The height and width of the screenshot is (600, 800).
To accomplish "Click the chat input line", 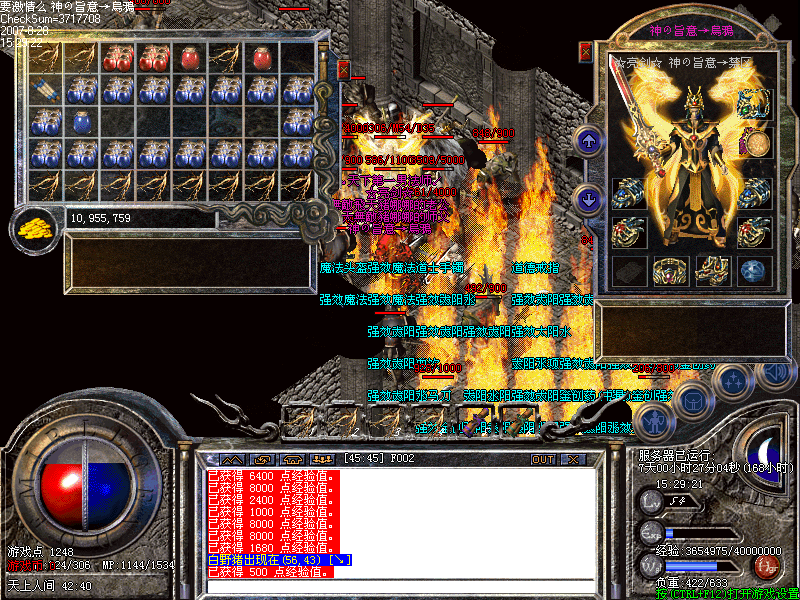I will (400, 586).
